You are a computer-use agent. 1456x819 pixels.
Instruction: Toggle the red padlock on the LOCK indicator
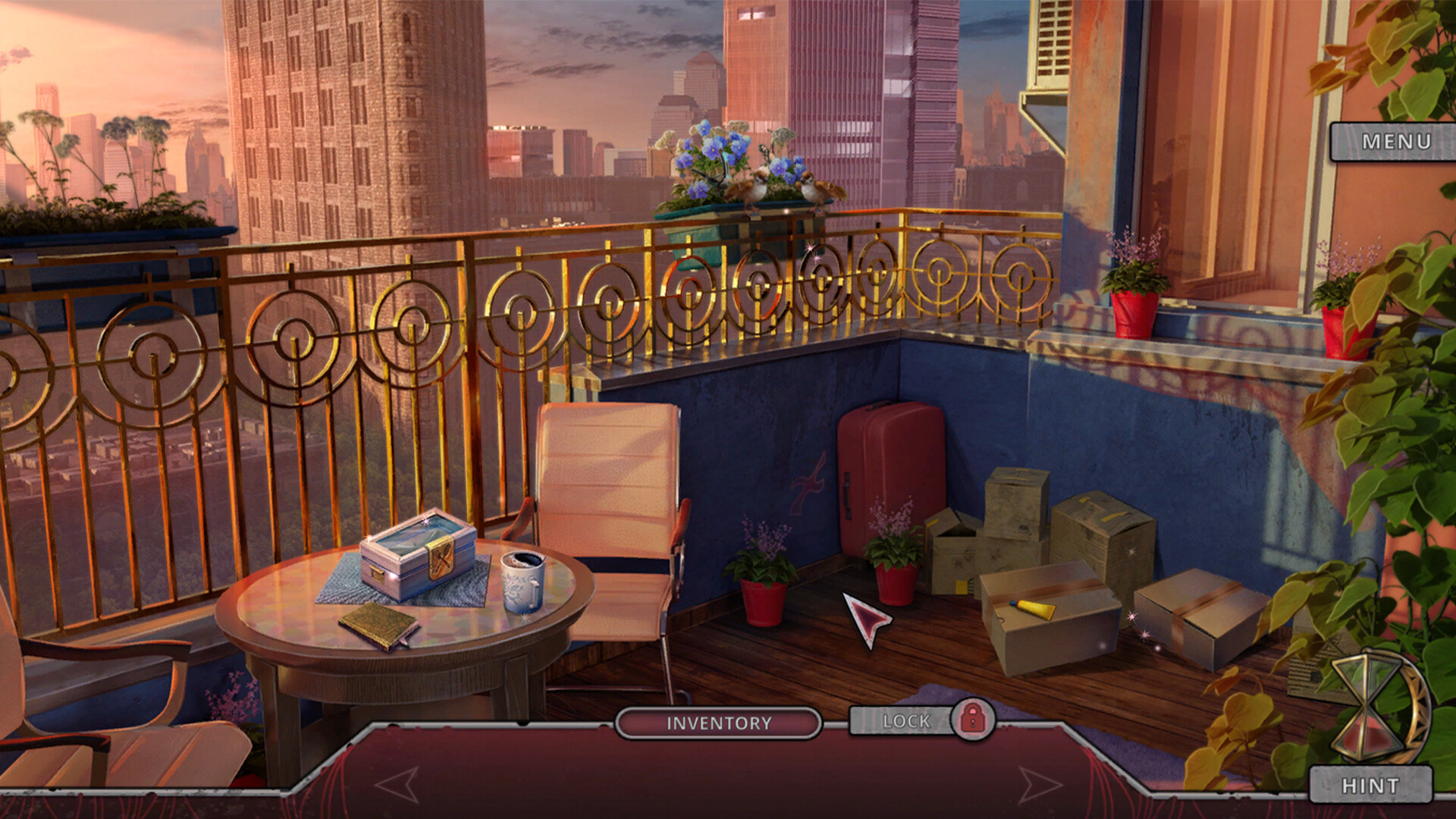click(973, 720)
